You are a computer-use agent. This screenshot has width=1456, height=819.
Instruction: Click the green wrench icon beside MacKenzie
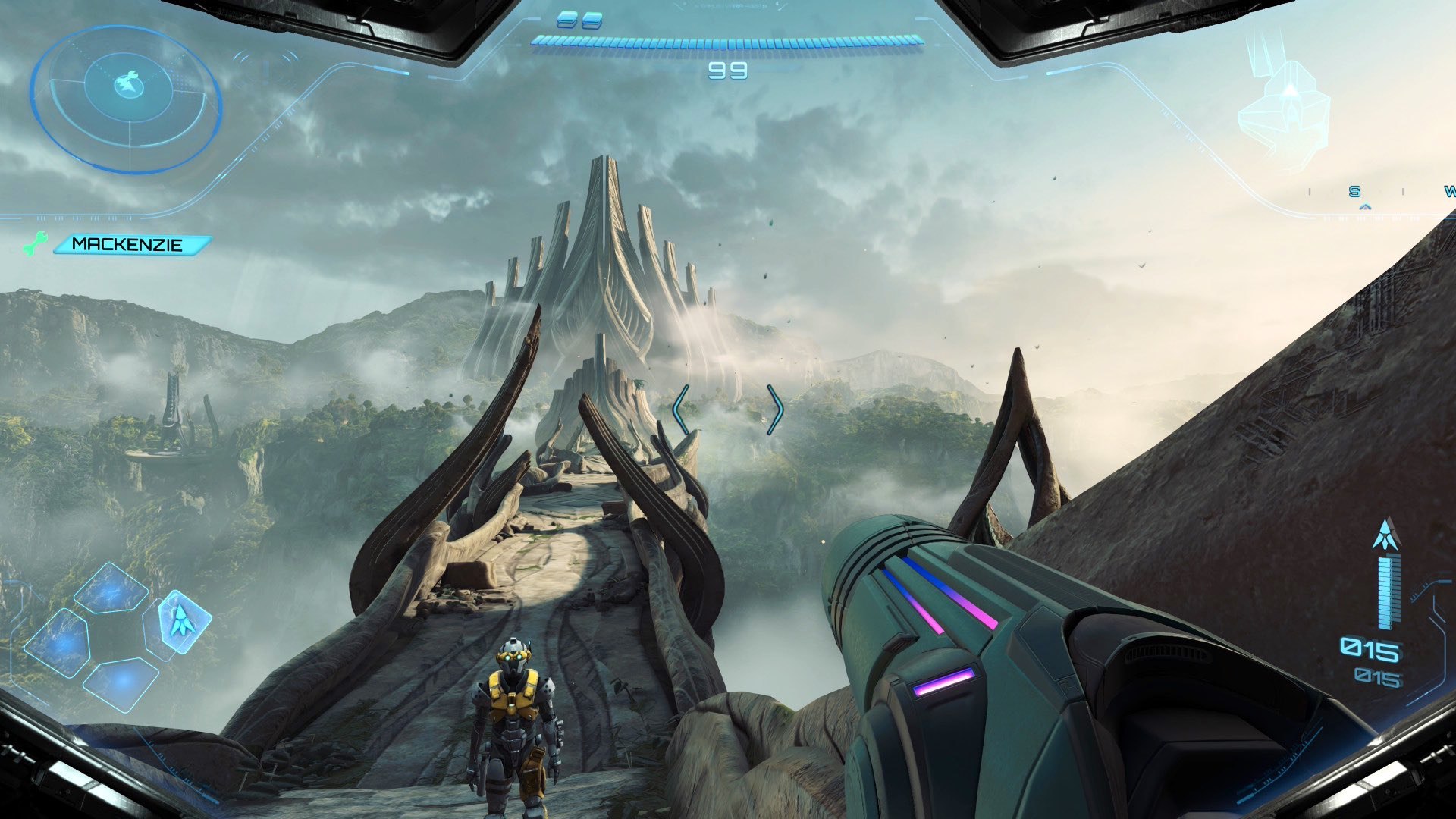35,244
